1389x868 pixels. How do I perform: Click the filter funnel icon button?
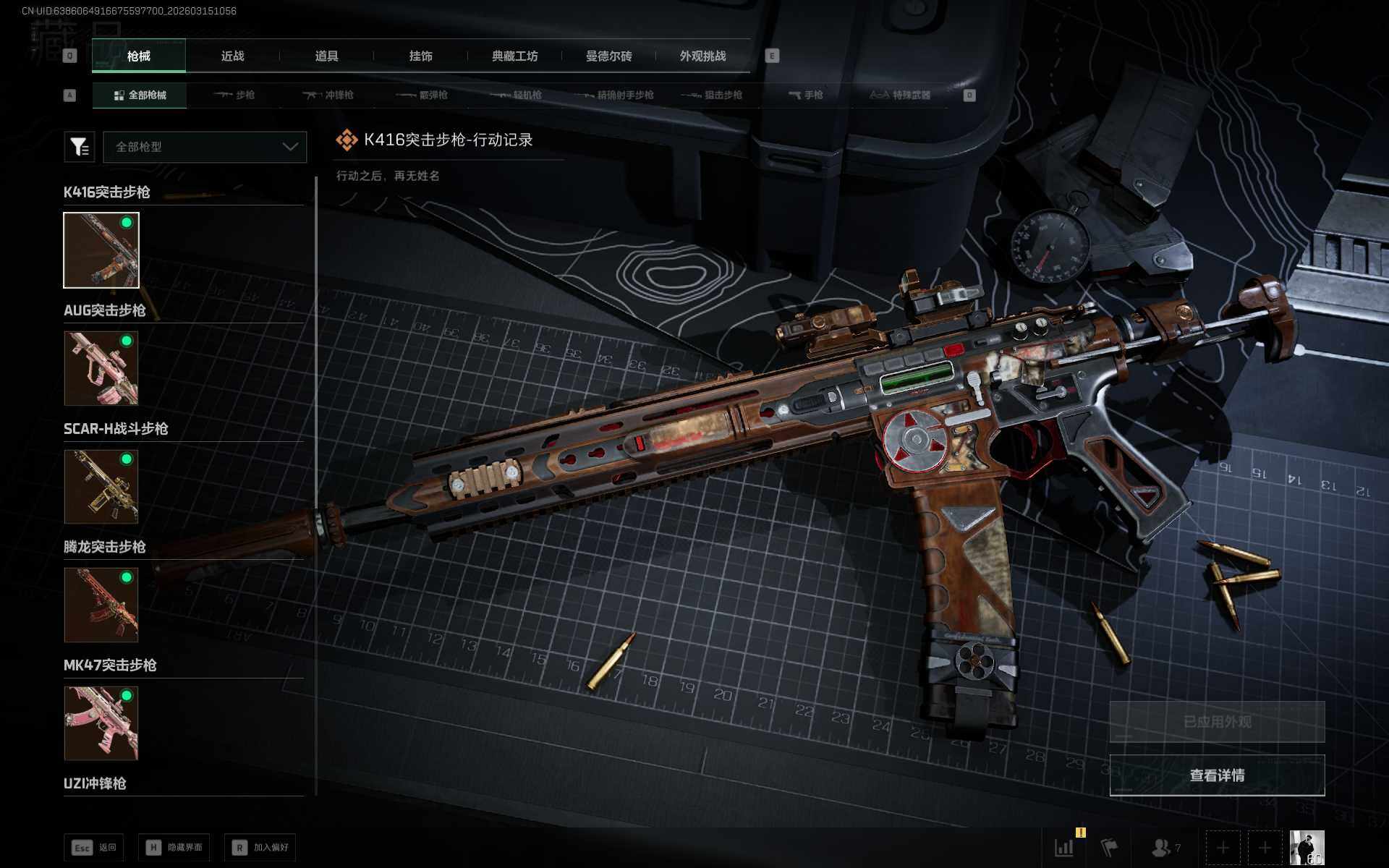tap(80, 147)
